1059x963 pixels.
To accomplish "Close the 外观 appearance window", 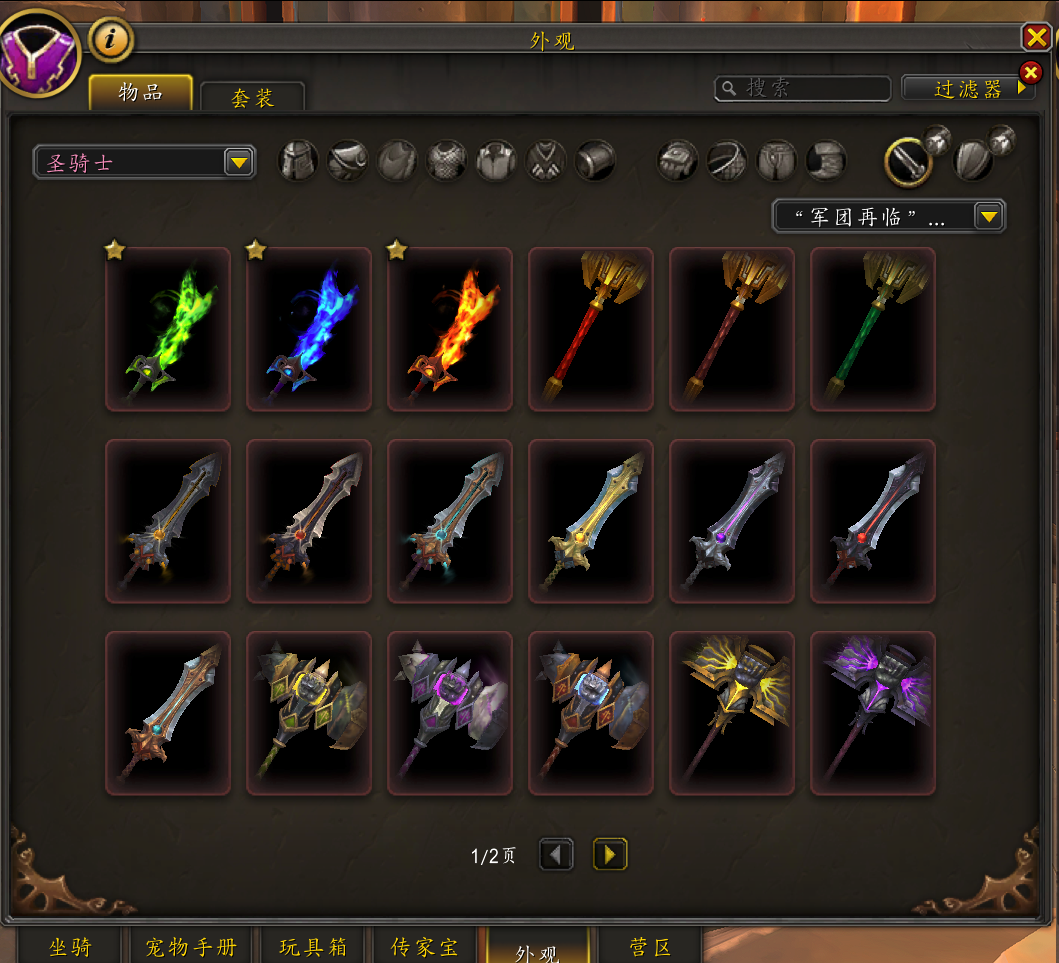I will coord(1035,38).
